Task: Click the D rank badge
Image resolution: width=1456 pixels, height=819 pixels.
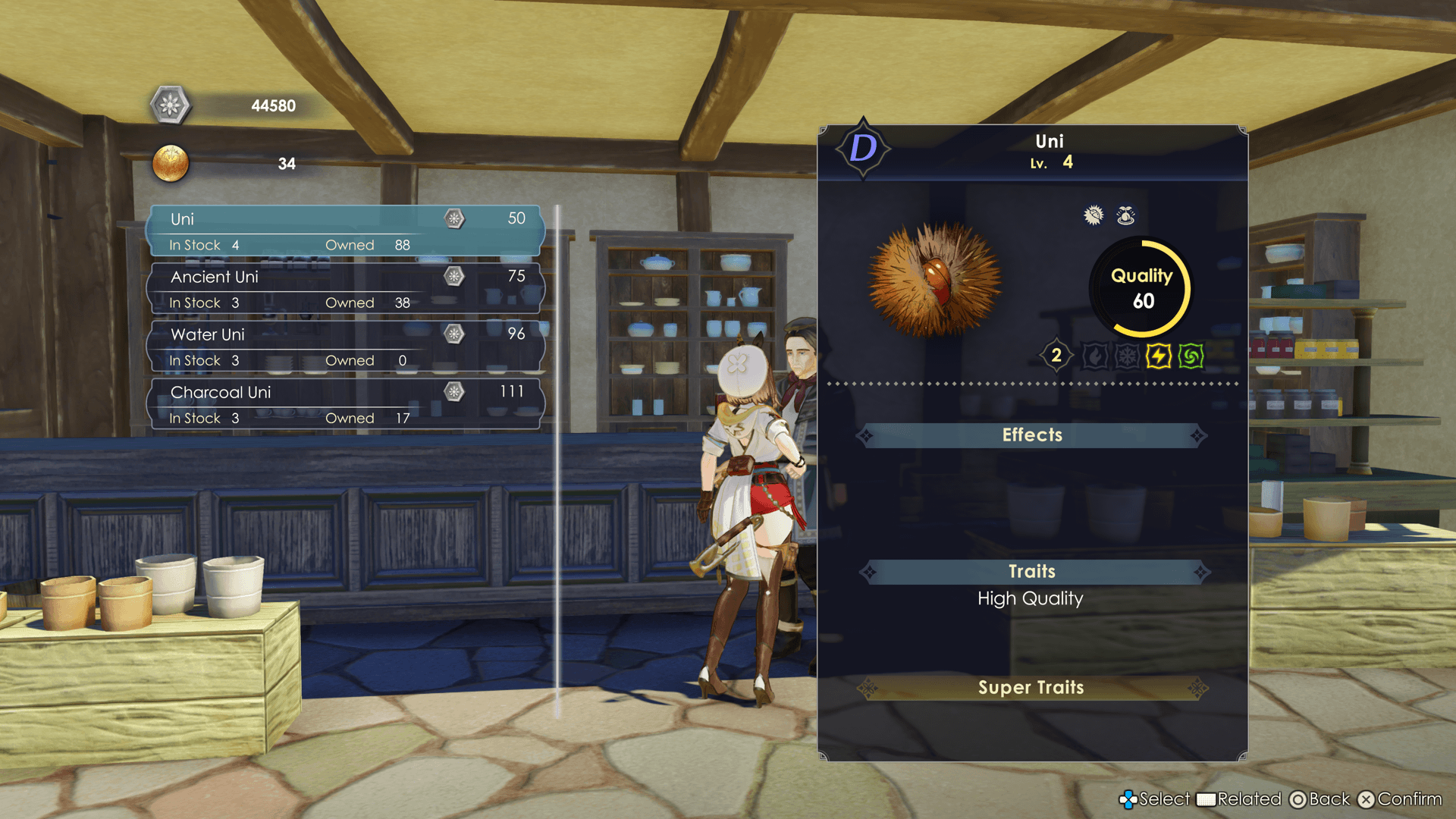Action: pyautogui.click(x=863, y=148)
